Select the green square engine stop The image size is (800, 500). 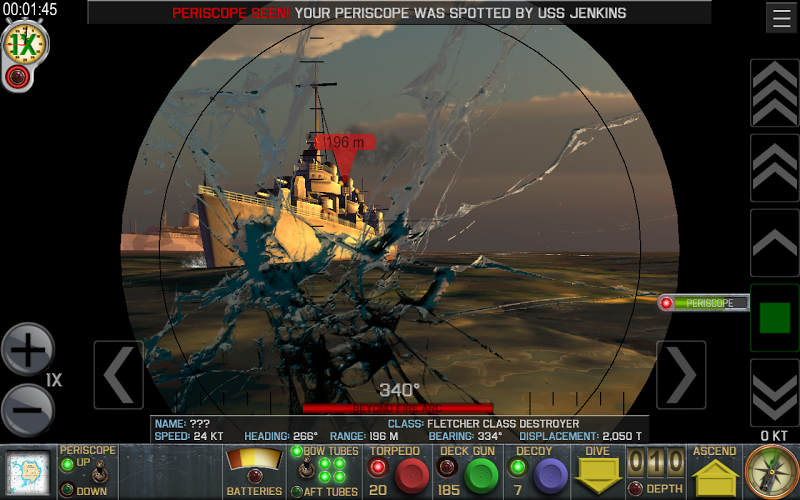[774, 318]
